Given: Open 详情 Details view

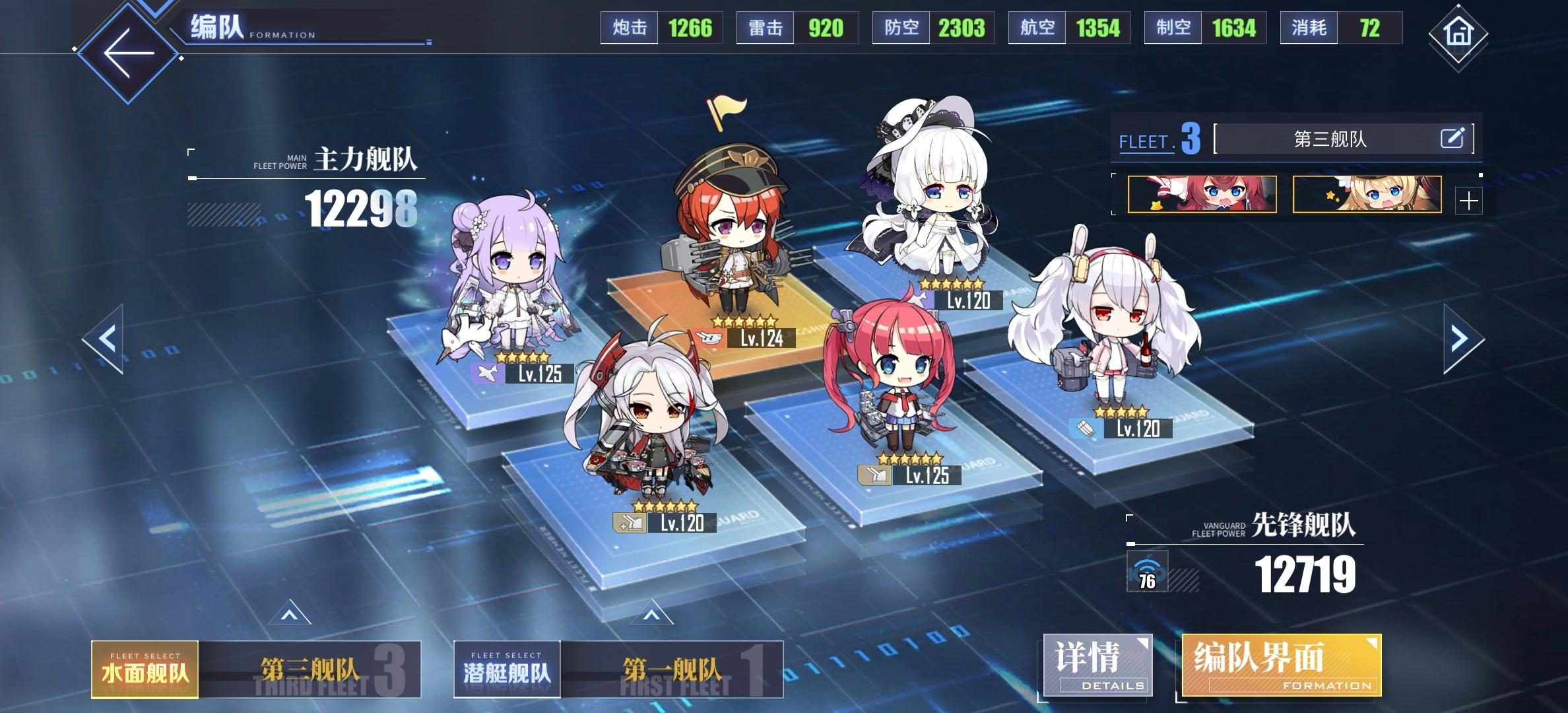Looking at the screenshot, I should click(1097, 665).
